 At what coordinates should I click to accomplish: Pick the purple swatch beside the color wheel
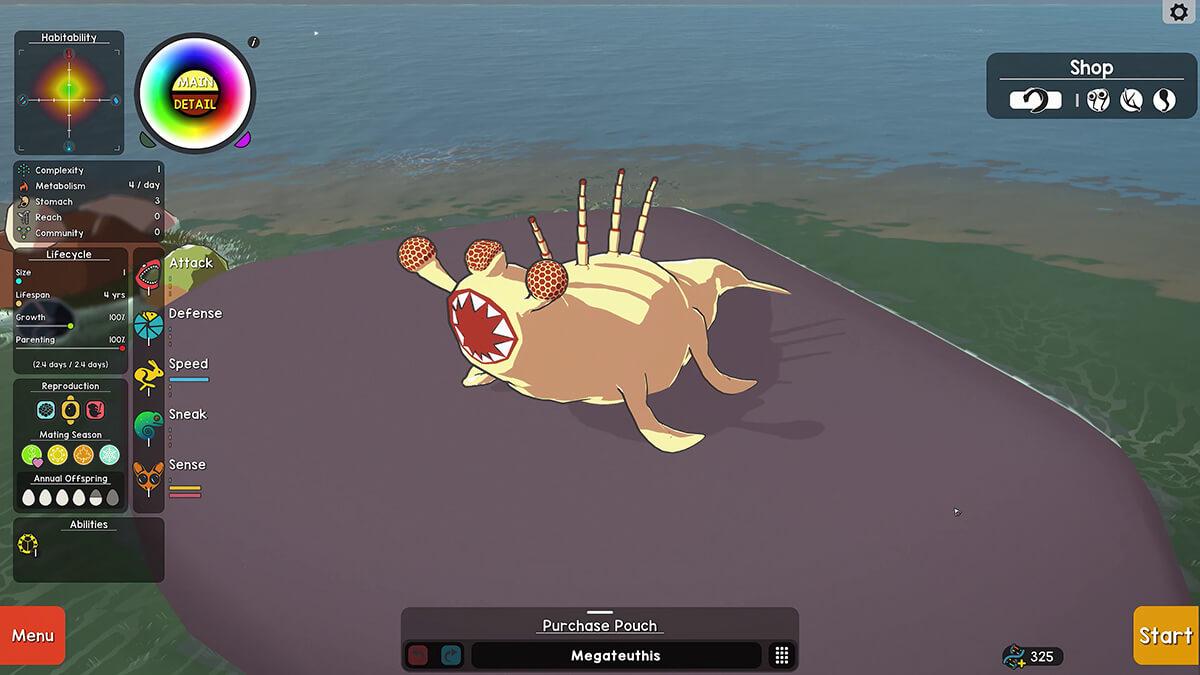(242, 140)
